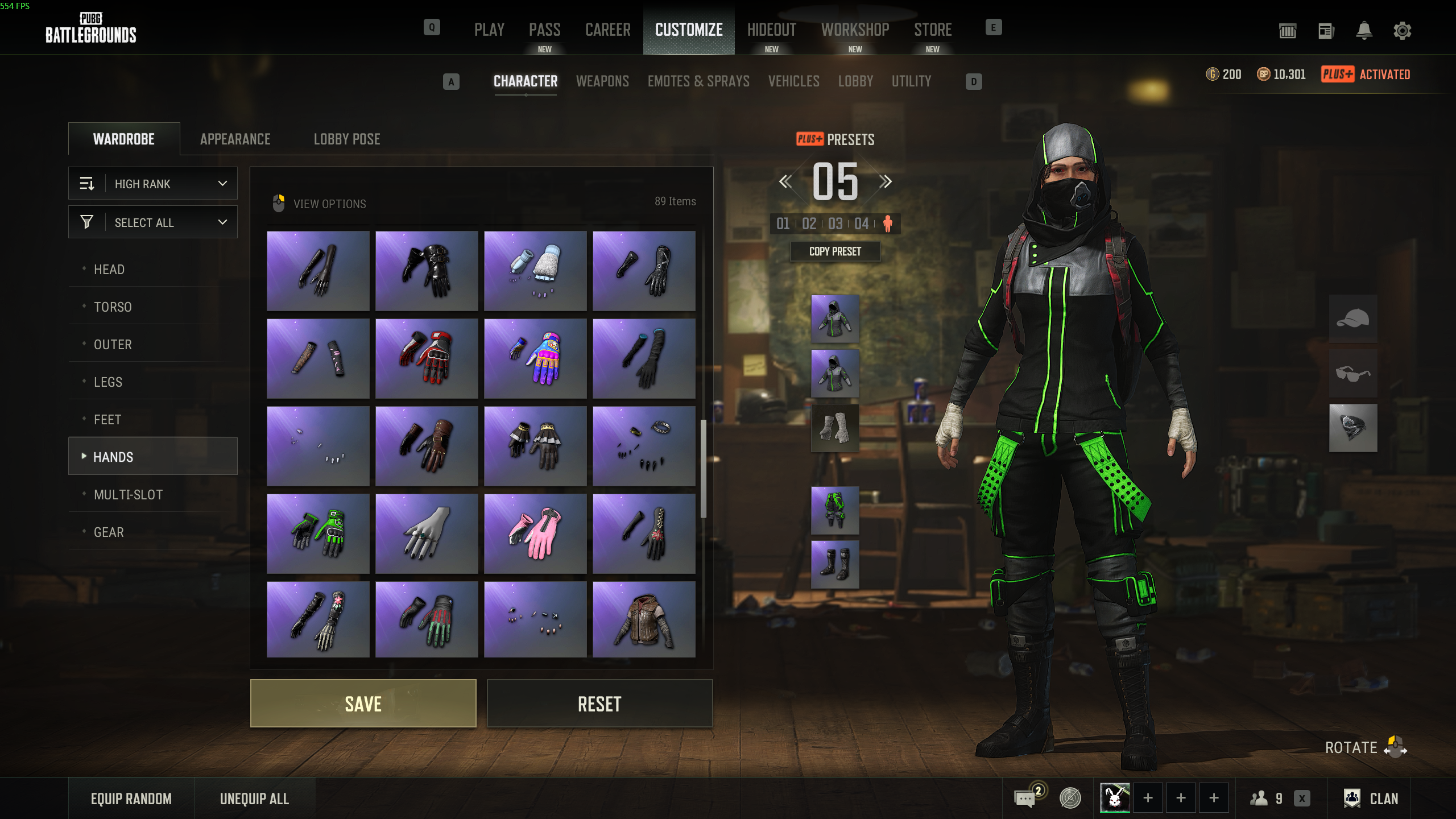The width and height of the screenshot is (1456, 819).
Task: Open the Clan panel
Action: (x=1371, y=799)
